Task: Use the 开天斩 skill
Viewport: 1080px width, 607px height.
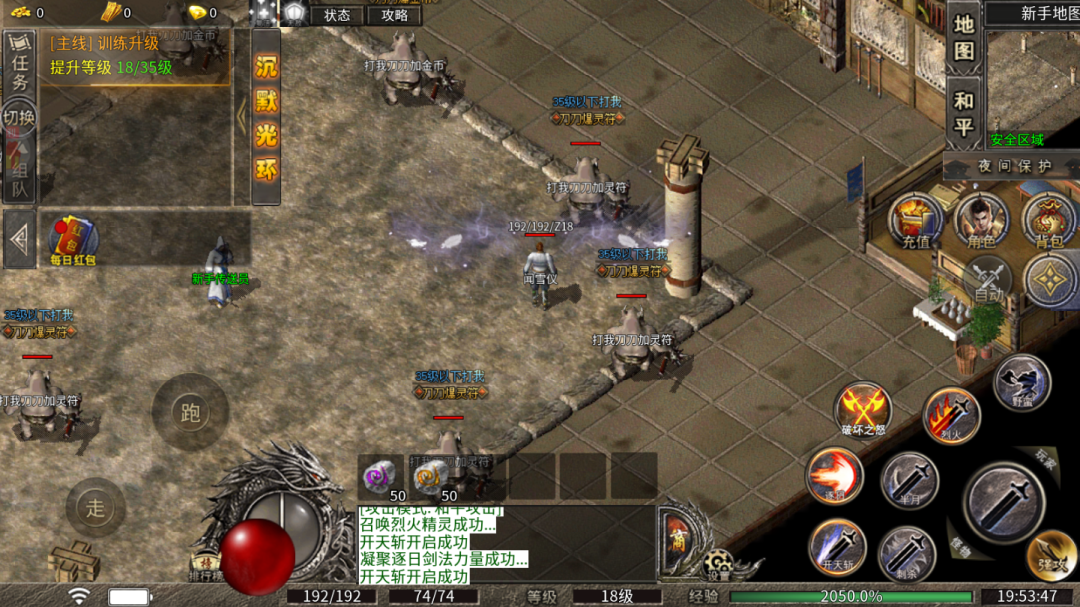Action: [x=837, y=547]
